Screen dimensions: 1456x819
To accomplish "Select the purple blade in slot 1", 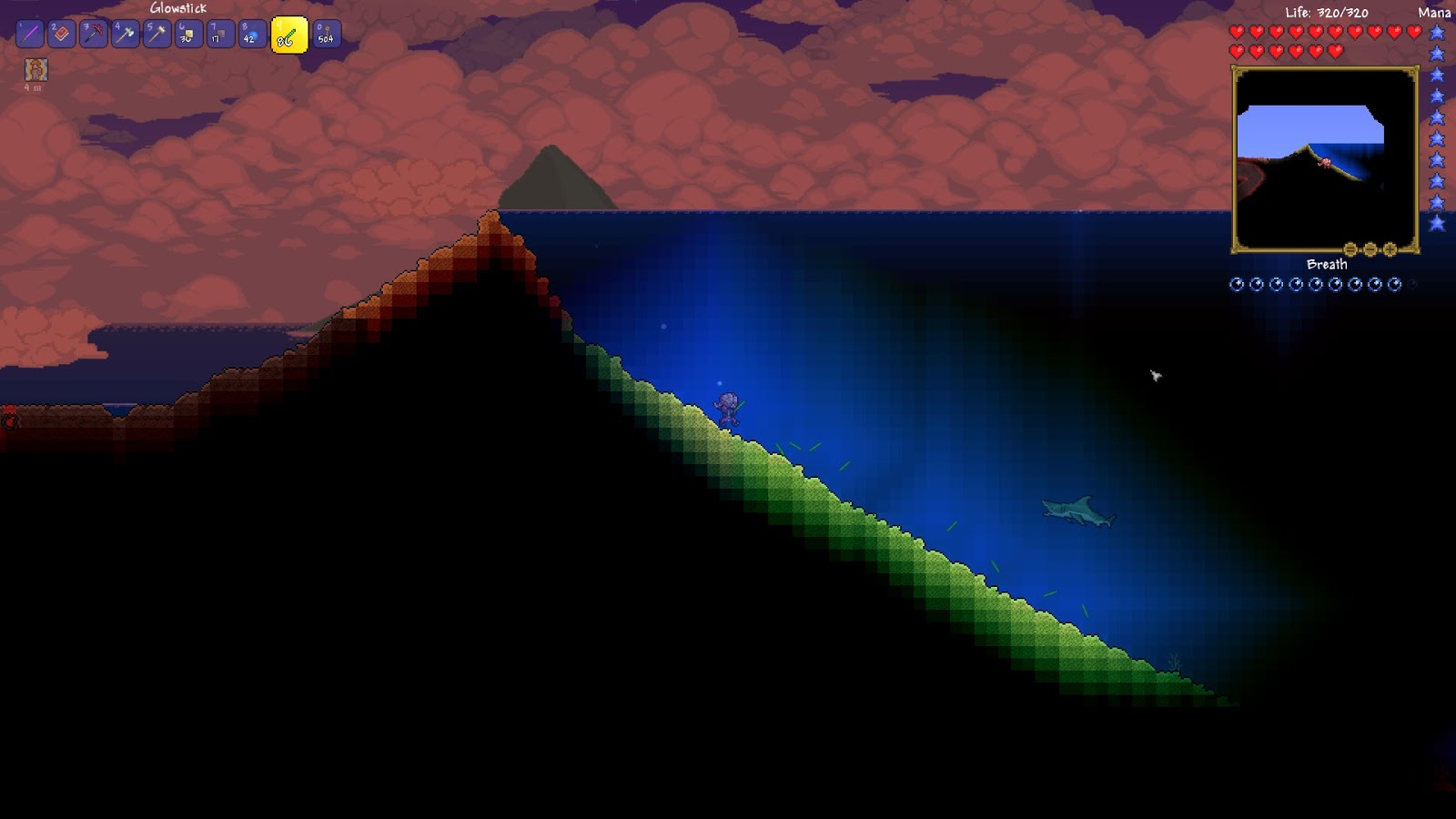I will coord(30,35).
